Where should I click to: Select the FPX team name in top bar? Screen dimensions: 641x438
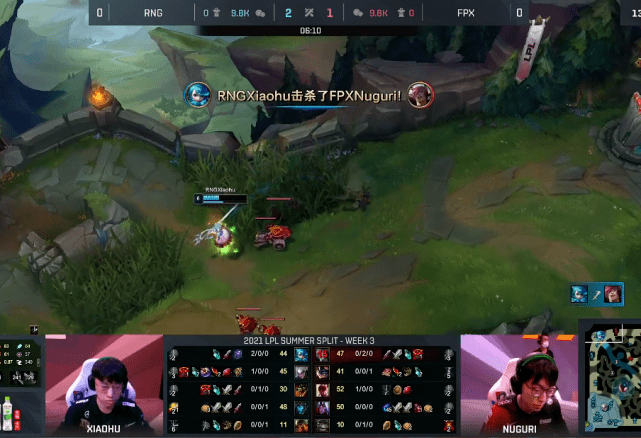point(465,13)
